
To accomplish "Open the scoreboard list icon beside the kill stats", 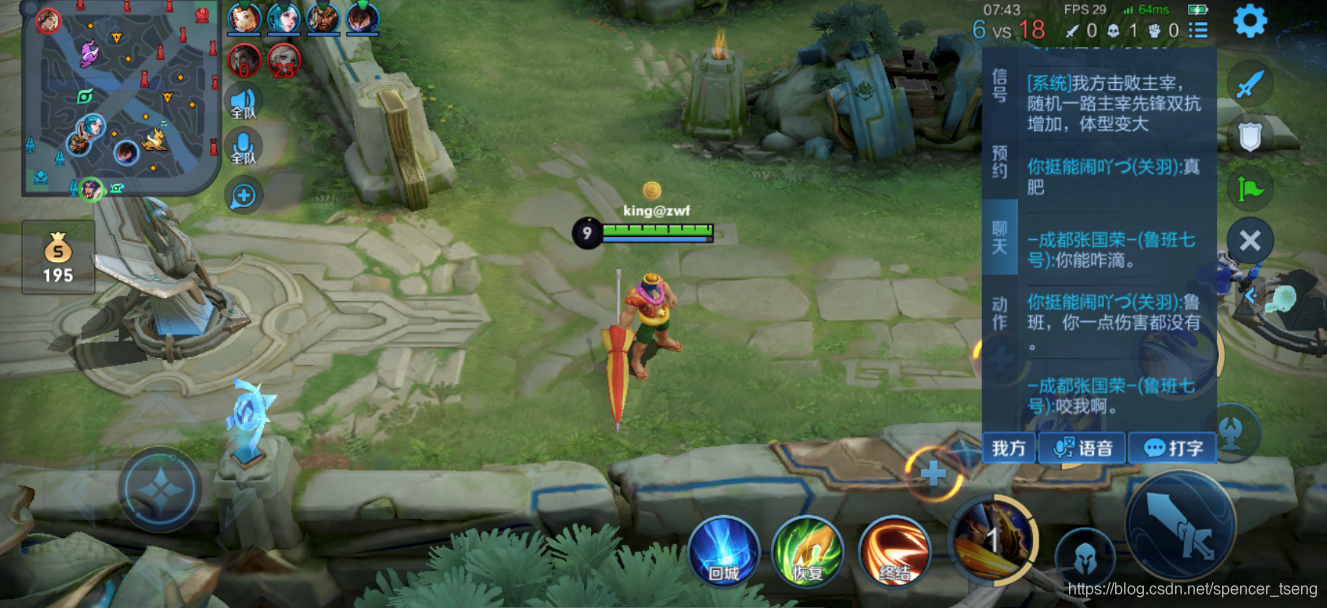I will coord(1198,31).
